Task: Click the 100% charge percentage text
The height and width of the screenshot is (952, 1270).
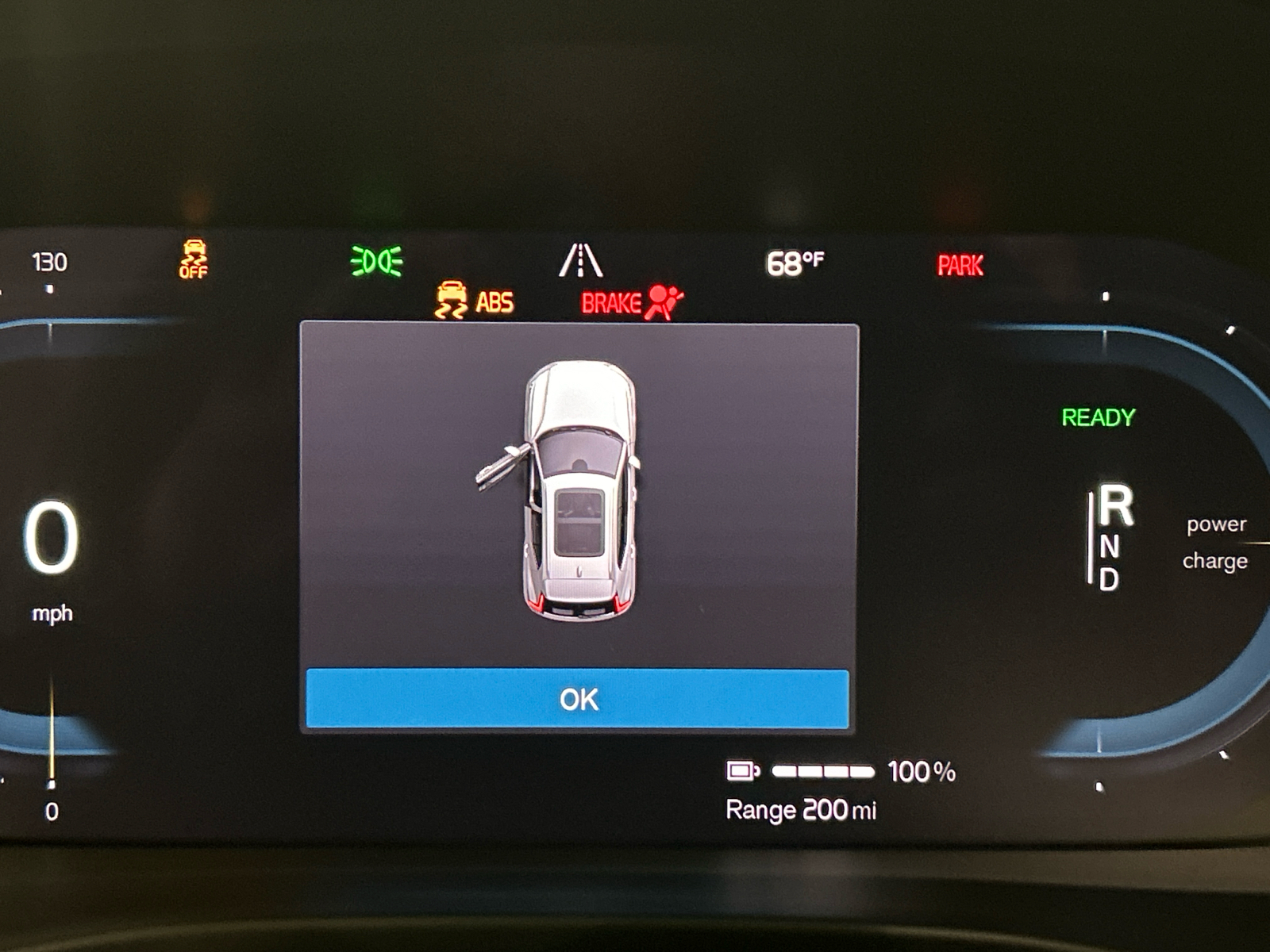Action: pos(923,770)
